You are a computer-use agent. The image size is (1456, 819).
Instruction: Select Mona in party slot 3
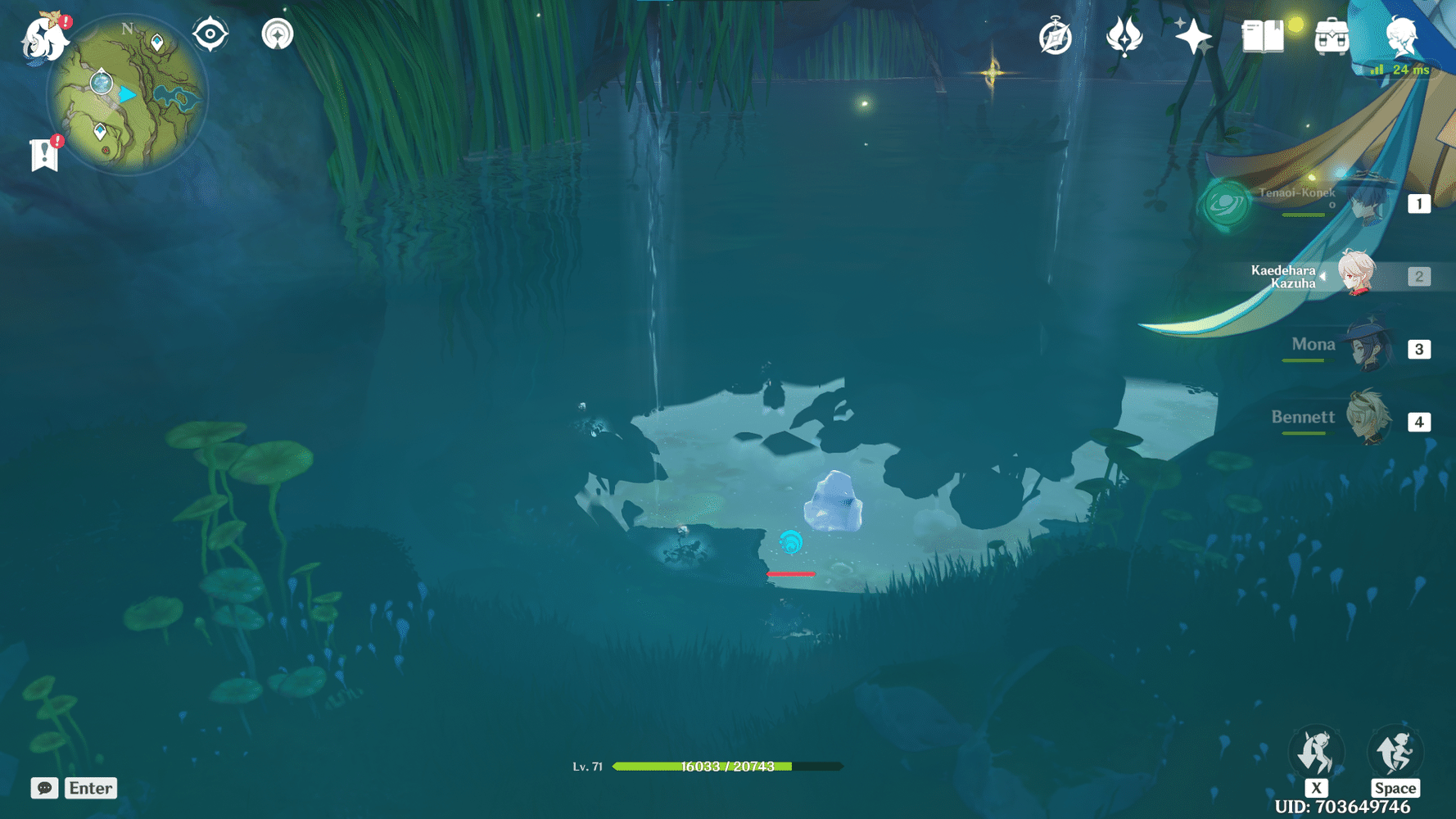pyautogui.click(x=1368, y=348)
